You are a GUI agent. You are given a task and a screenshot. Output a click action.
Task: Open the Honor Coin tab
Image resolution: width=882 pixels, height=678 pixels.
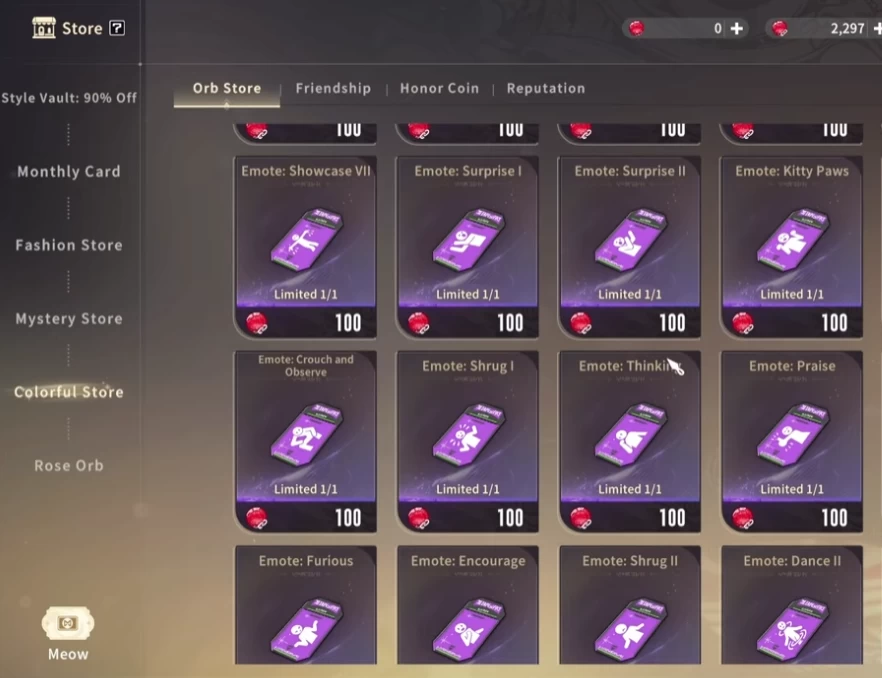(439, 88)
